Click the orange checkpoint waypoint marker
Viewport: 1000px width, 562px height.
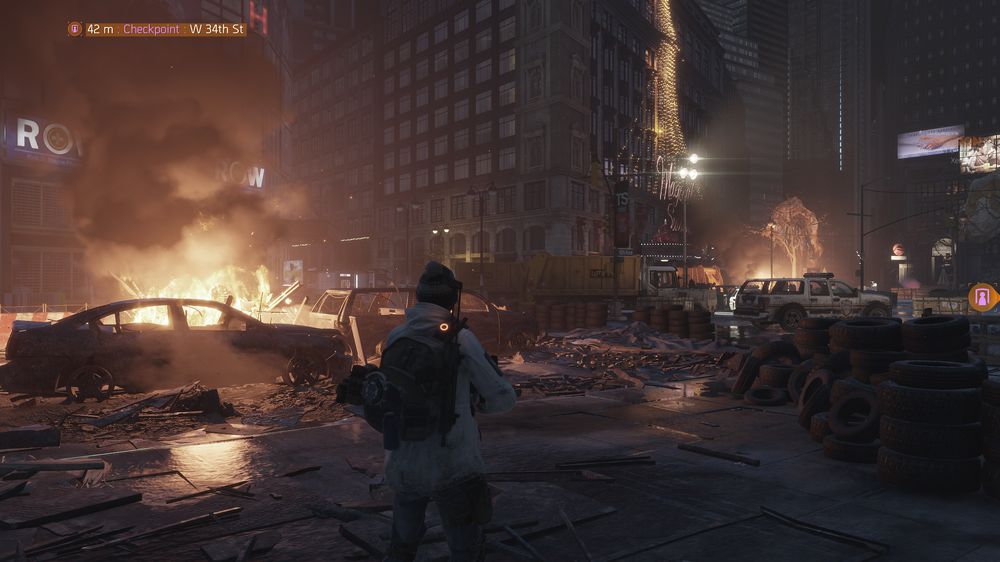click(x=982, y=297)
